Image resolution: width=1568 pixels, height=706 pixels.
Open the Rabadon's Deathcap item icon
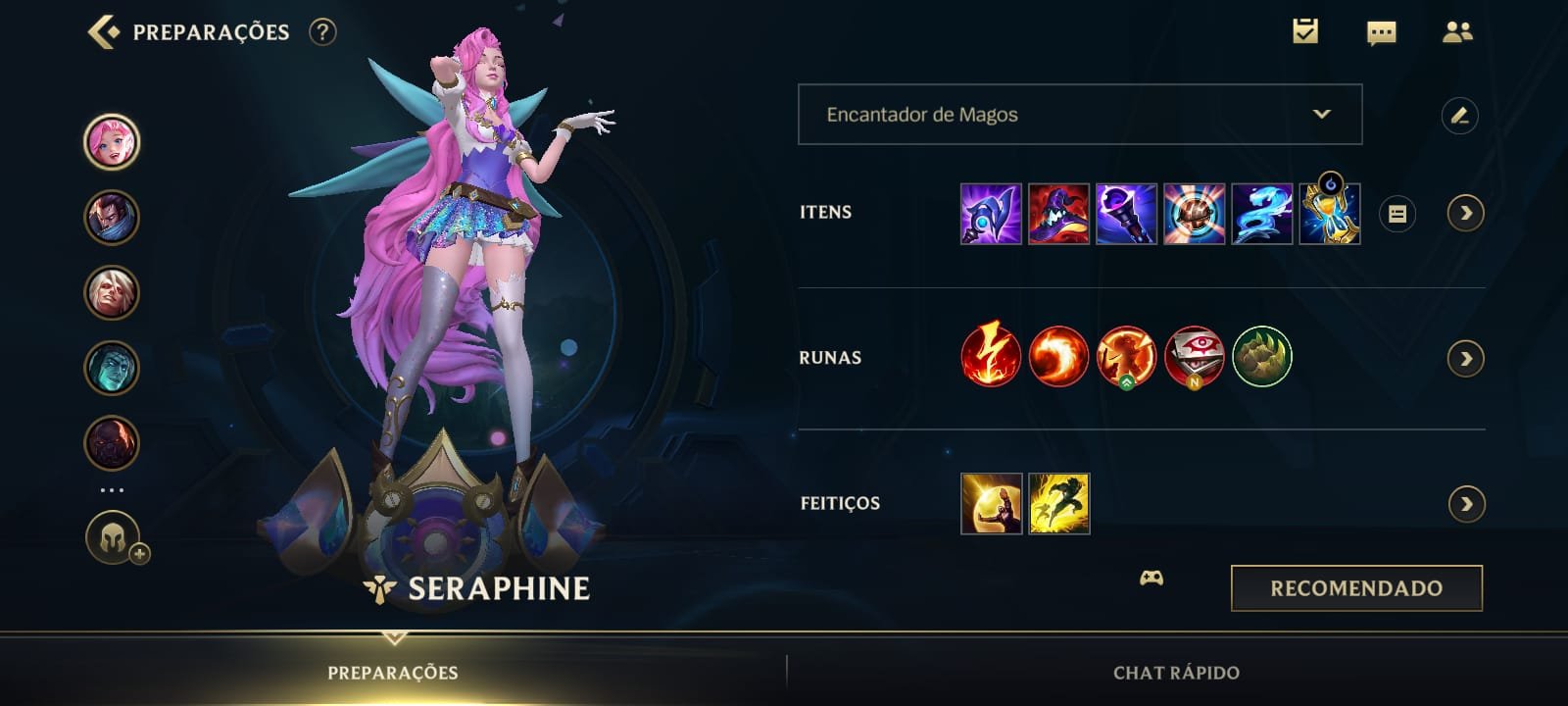[1057, 213]
